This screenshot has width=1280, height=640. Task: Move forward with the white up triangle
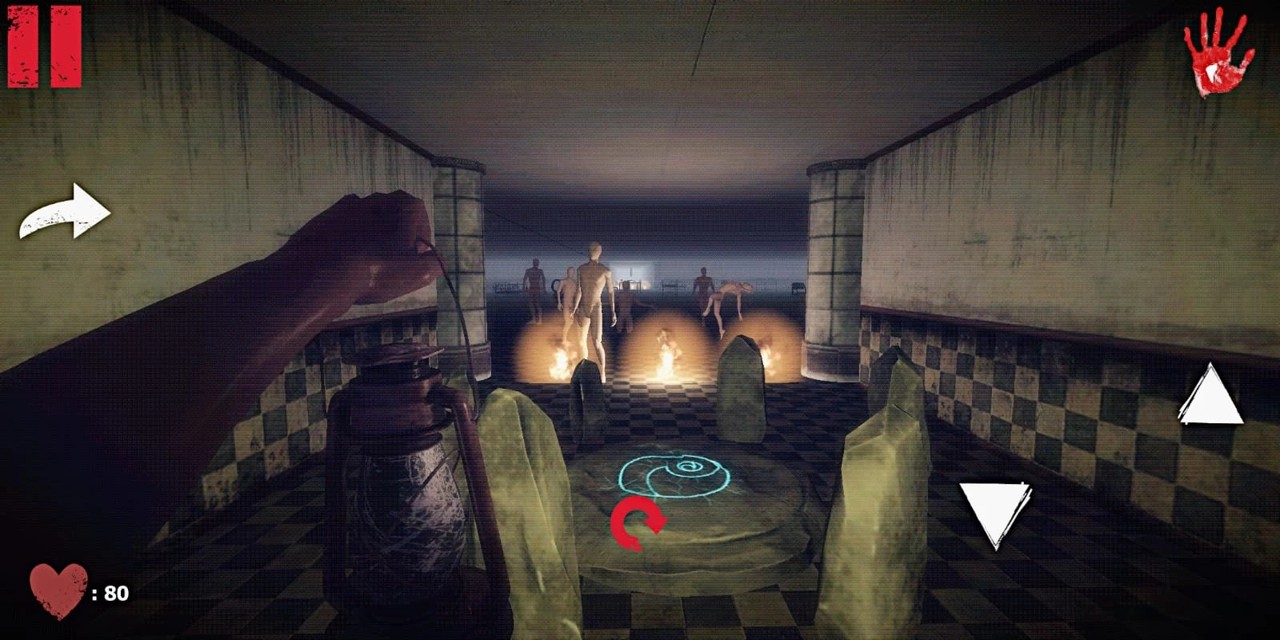(1210, 397)
